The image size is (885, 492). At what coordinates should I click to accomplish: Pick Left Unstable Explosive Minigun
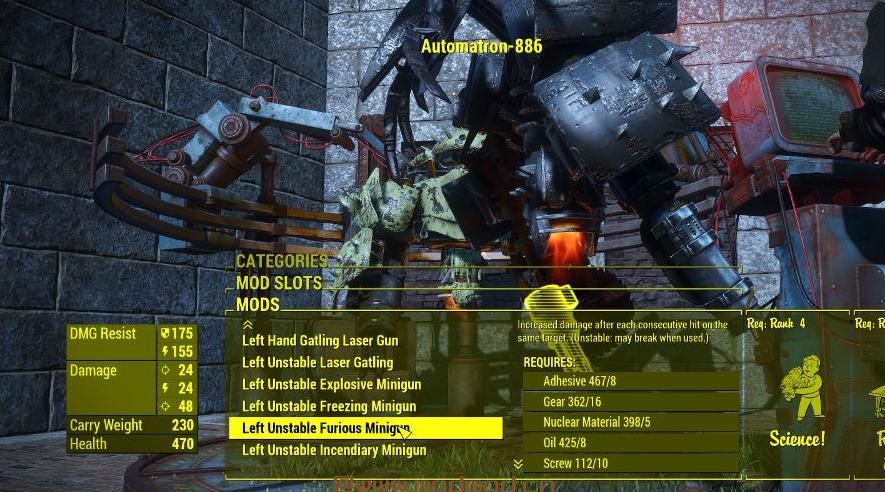[x=331, y=385]
